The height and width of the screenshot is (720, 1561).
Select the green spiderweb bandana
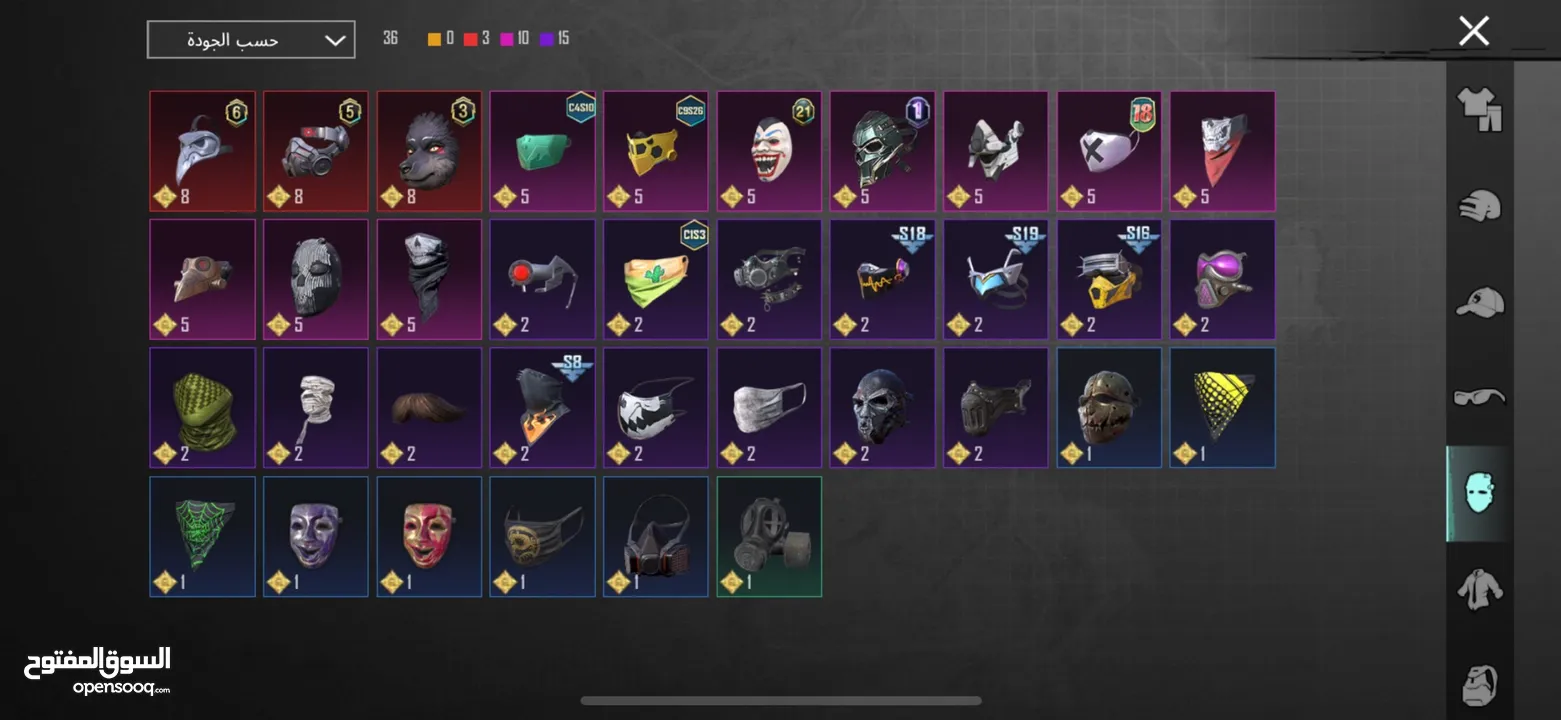pyautogui.click(x=202, y=536)
